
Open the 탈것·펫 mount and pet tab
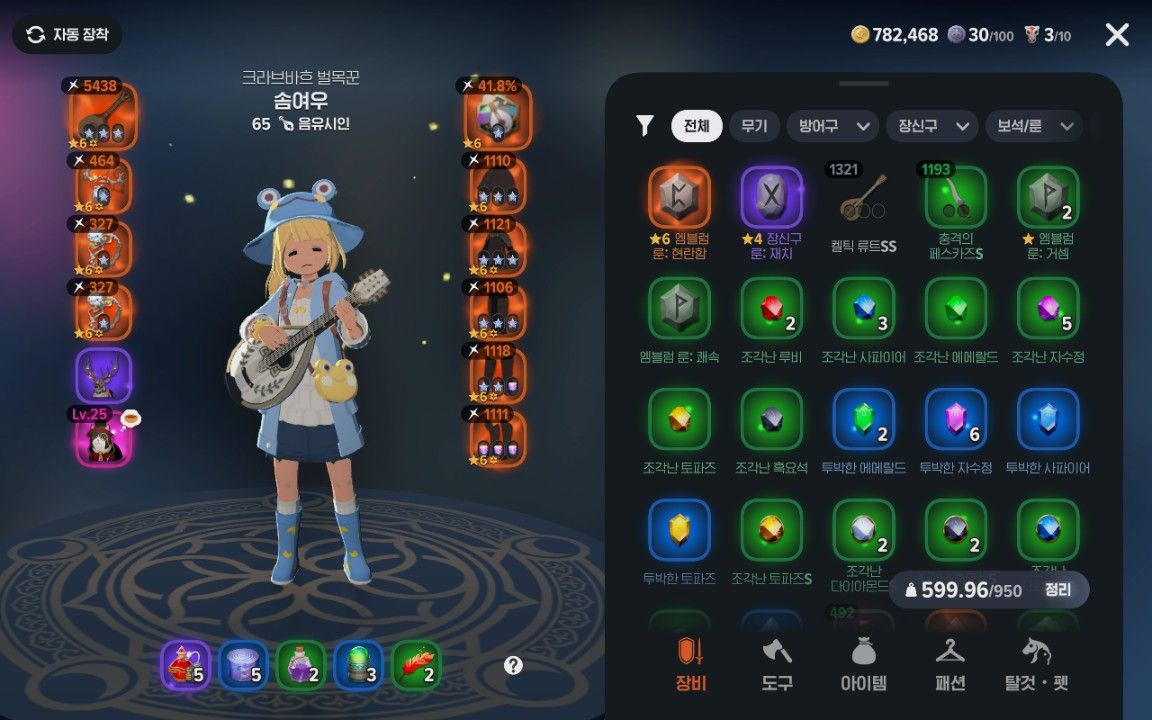click(x=1036, y=664)
